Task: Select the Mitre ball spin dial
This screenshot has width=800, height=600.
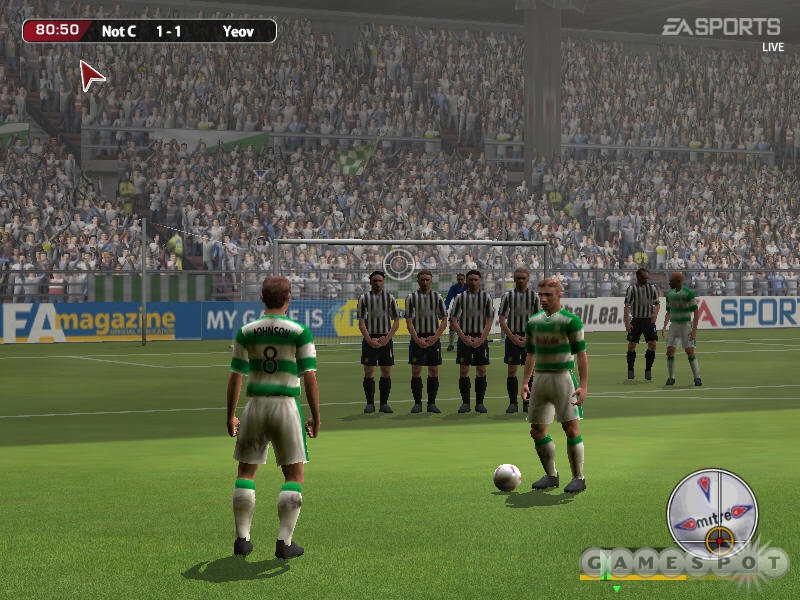Action: click(712, 514)
